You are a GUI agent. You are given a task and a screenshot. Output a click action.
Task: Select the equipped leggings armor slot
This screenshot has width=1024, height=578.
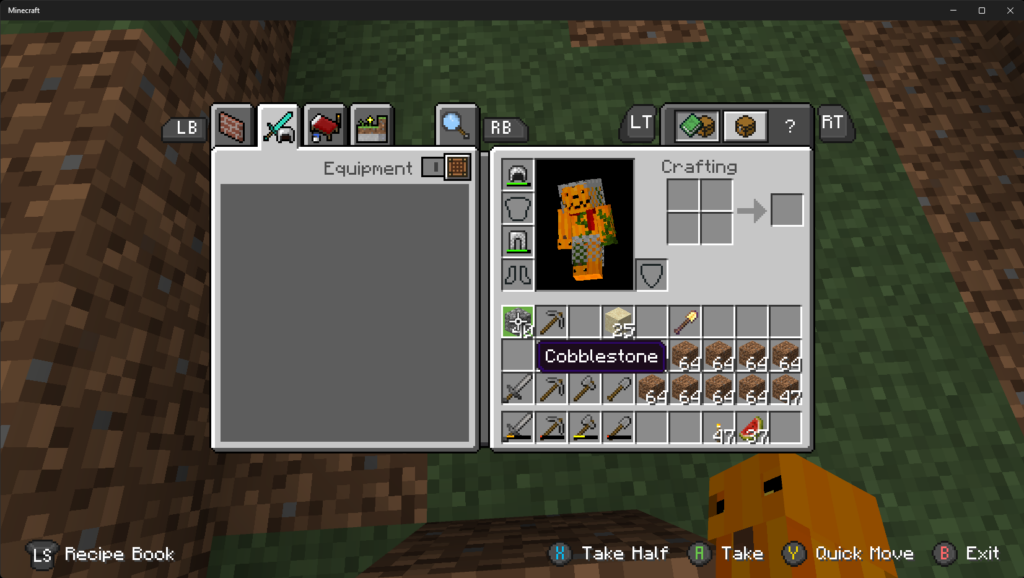[x=518, y=241]
